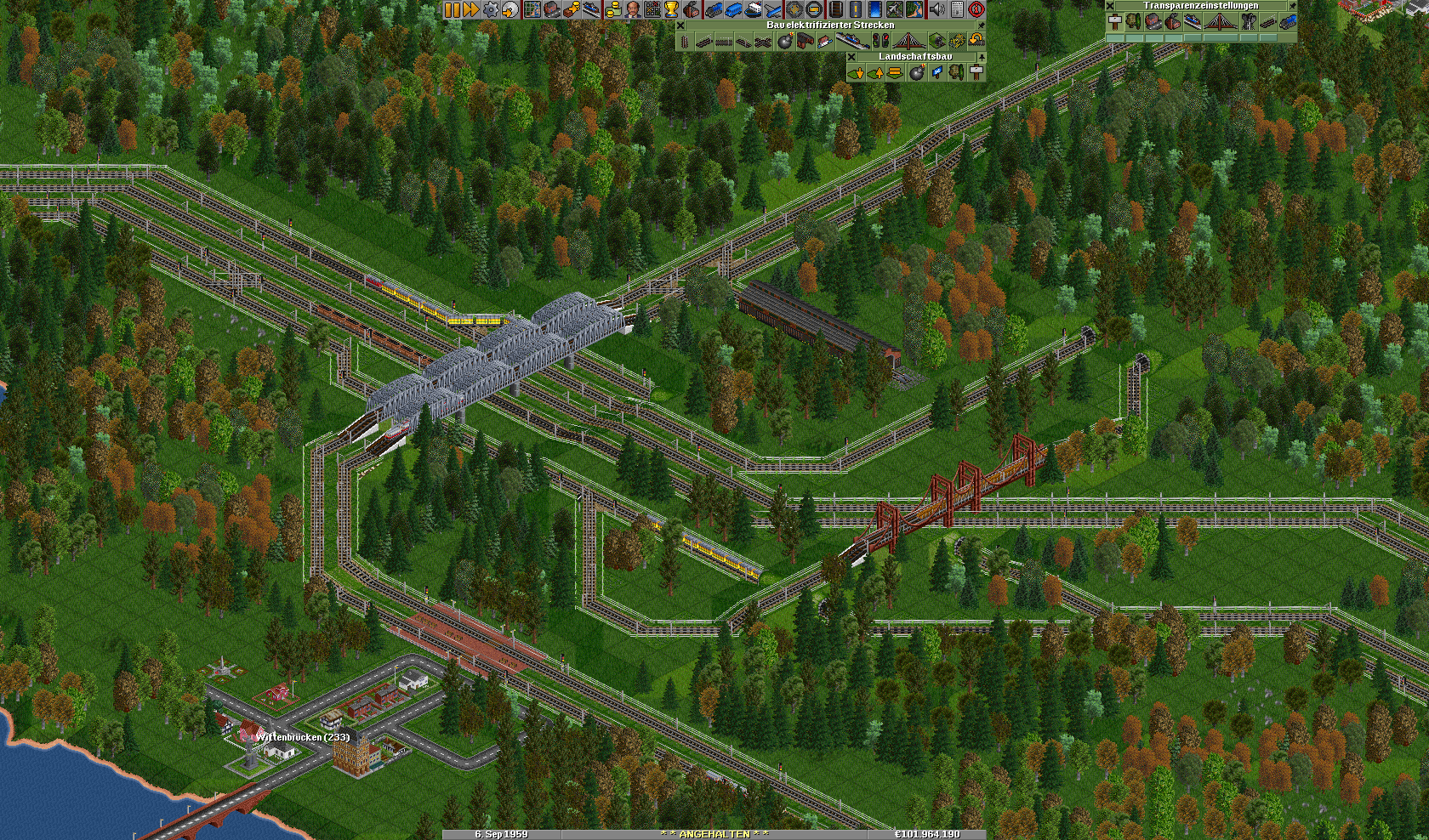
Task: Open the sound and music speaker menu
Action: coord(937,9)
